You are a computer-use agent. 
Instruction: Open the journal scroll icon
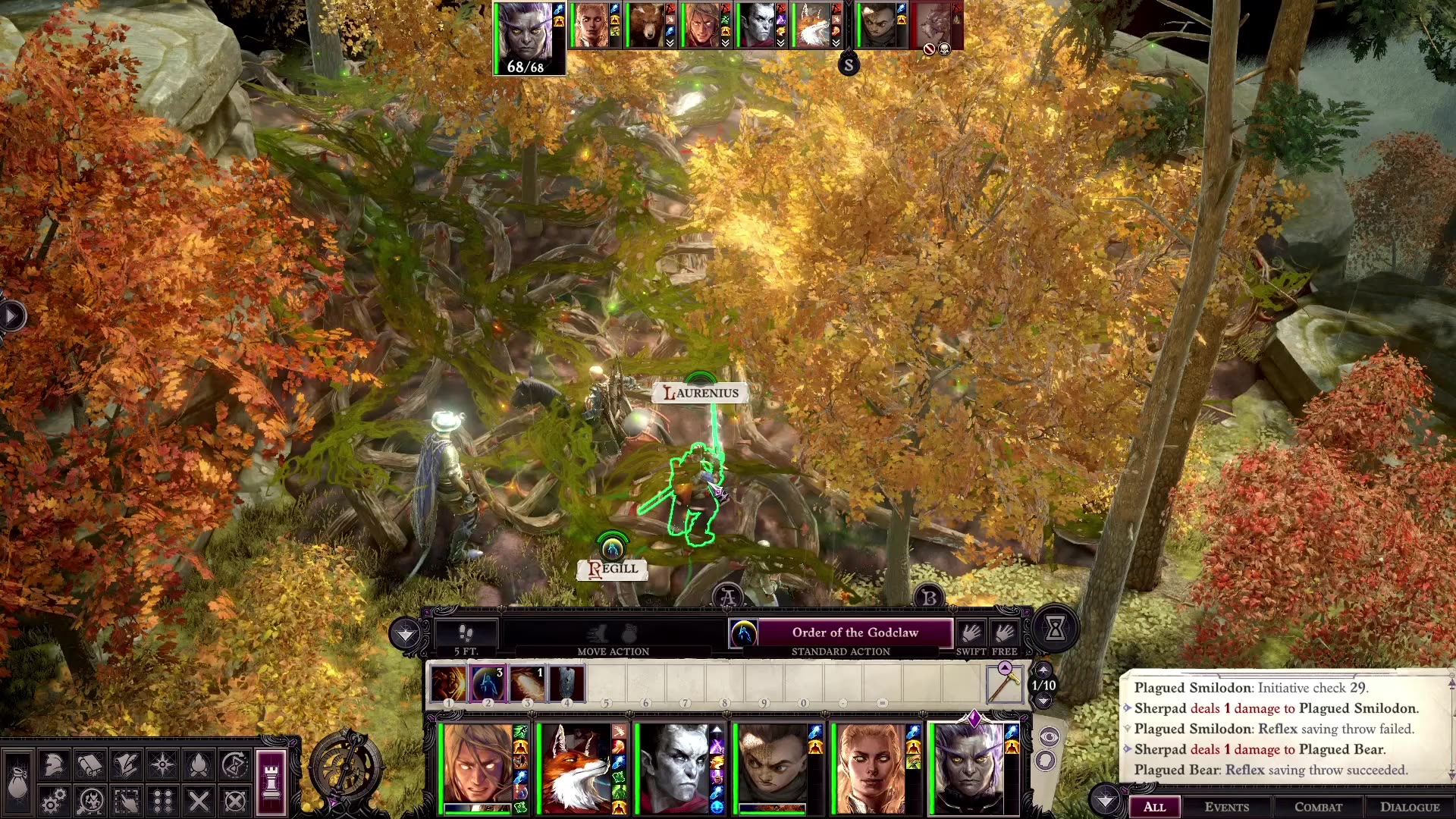click(89, 767)
